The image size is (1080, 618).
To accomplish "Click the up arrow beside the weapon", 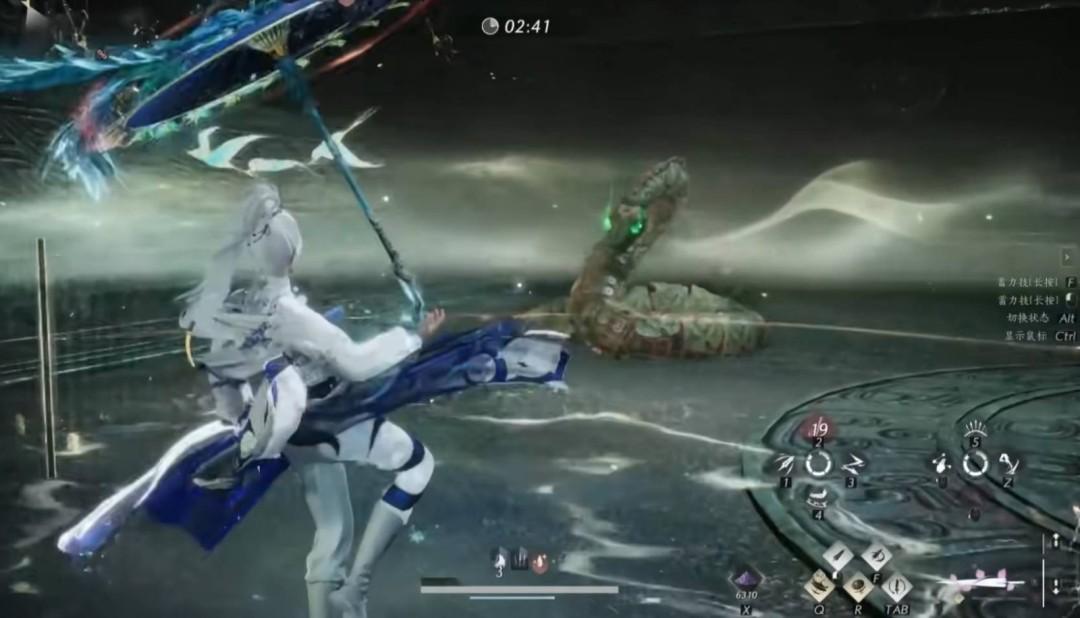I will pyautogui.click(x=1054, y=543).
